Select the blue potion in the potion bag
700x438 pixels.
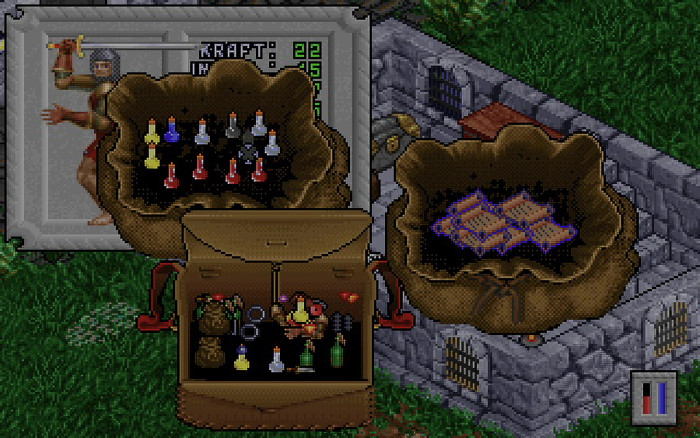[171, 130]
